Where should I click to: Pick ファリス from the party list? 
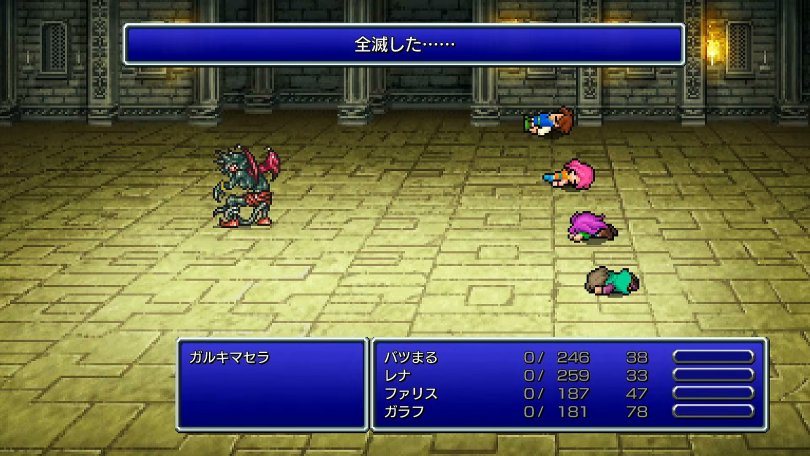coord(411,393)
